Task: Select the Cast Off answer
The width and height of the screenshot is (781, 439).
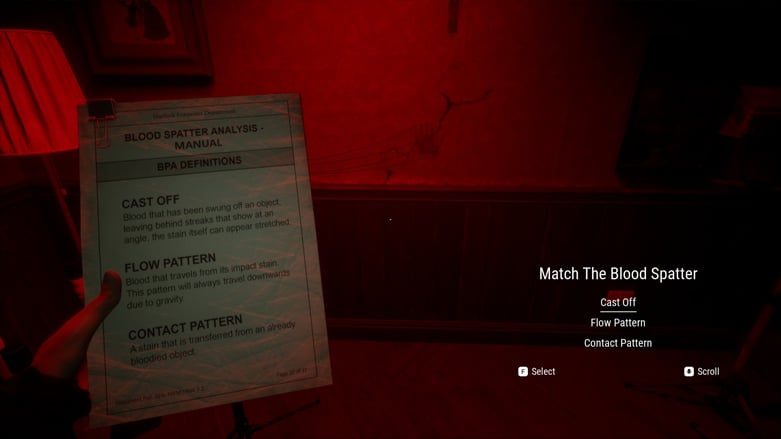Action: pos(618,302)
